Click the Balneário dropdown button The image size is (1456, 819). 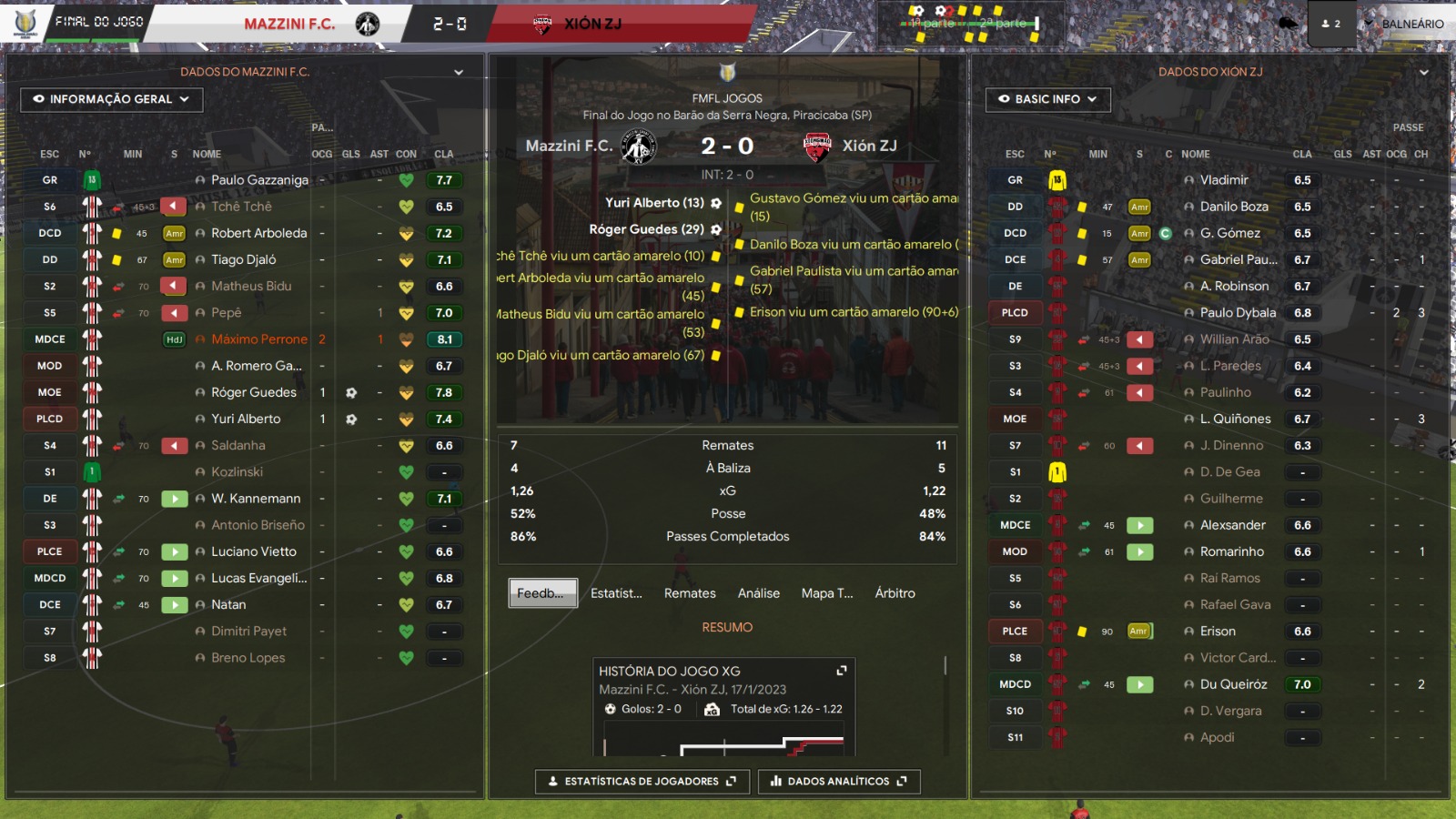[x=1404, y=24]
